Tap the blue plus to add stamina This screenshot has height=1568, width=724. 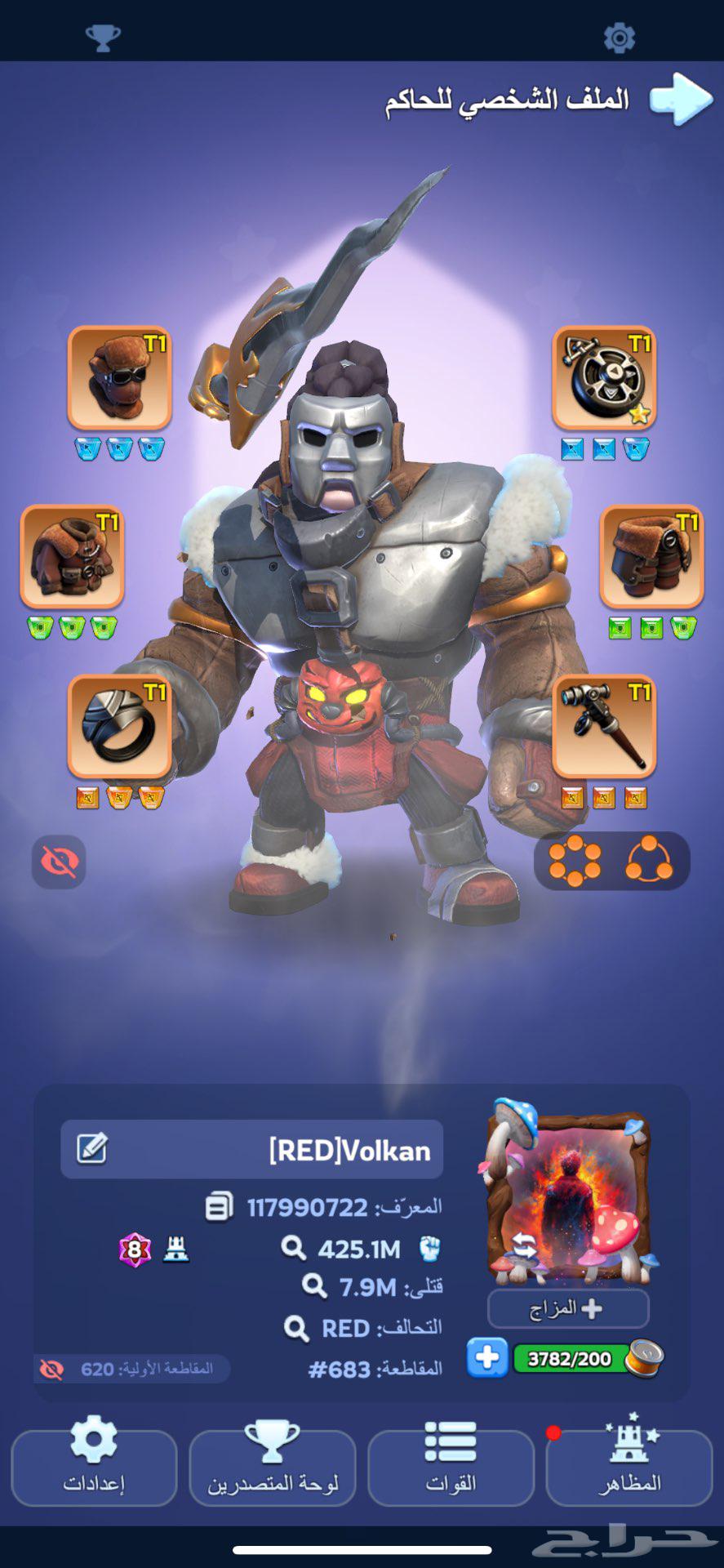click(487, 1358)
